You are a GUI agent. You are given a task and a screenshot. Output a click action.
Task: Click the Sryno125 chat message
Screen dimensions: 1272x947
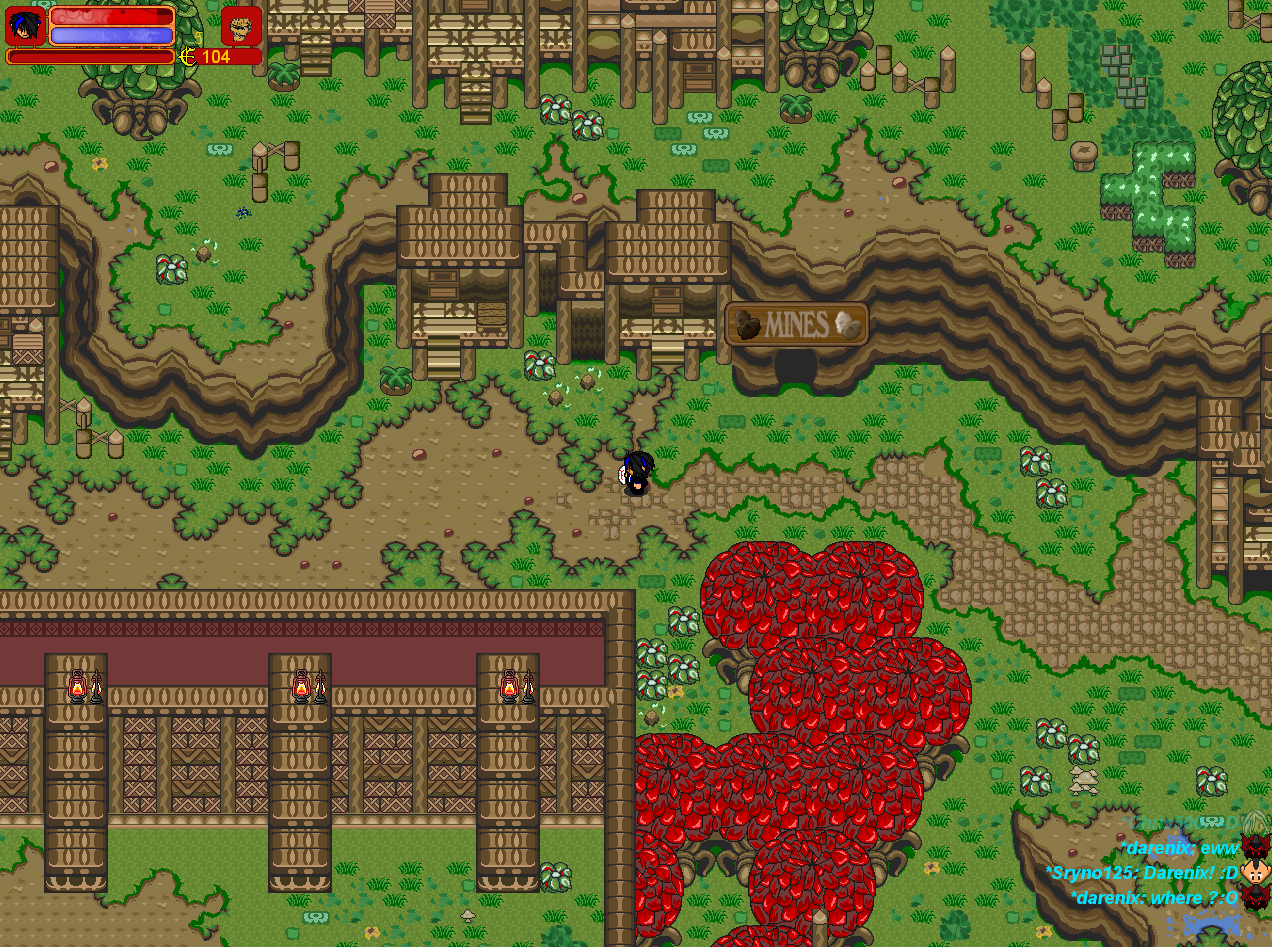1141,873
